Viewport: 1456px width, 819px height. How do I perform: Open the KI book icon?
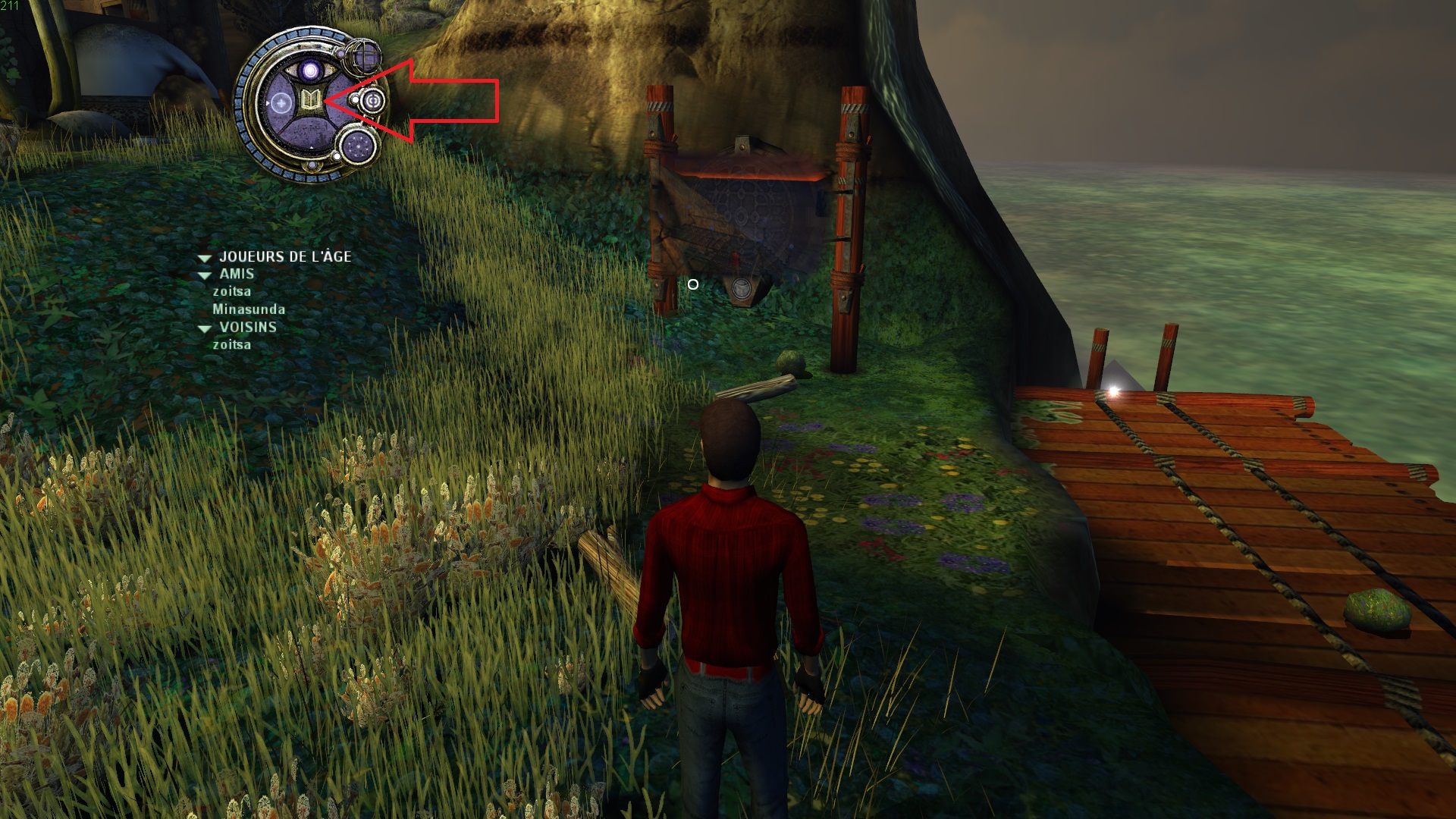coord(309,100)
